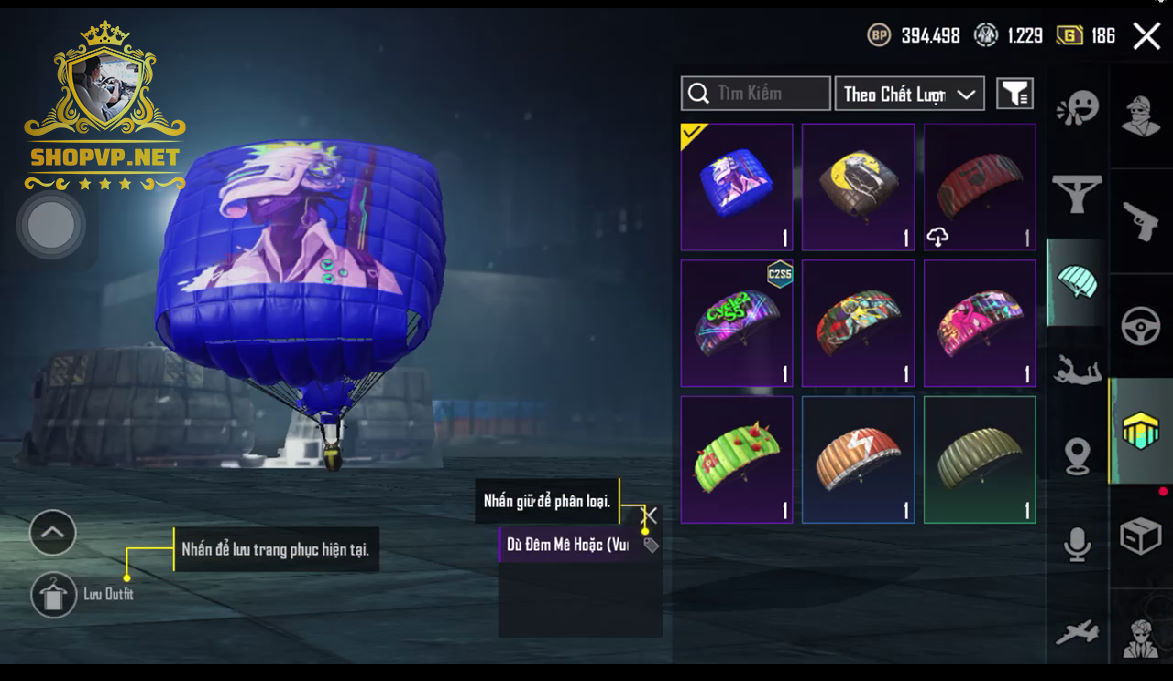Viewport: 1173px width, 681px height.
Task: Choose the black and yellow parachute
Action: pos(858,187)
